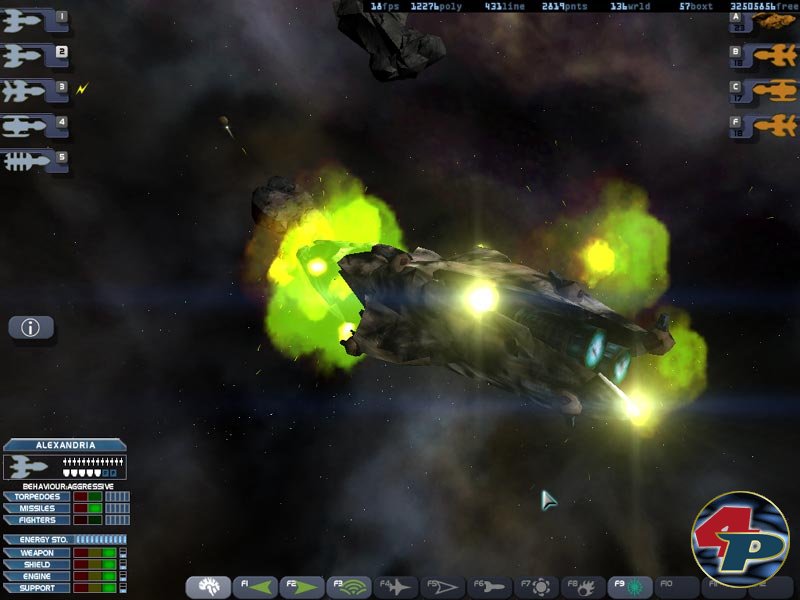
Task: Activate the F3 signal waves command
Action: point(350,587)
